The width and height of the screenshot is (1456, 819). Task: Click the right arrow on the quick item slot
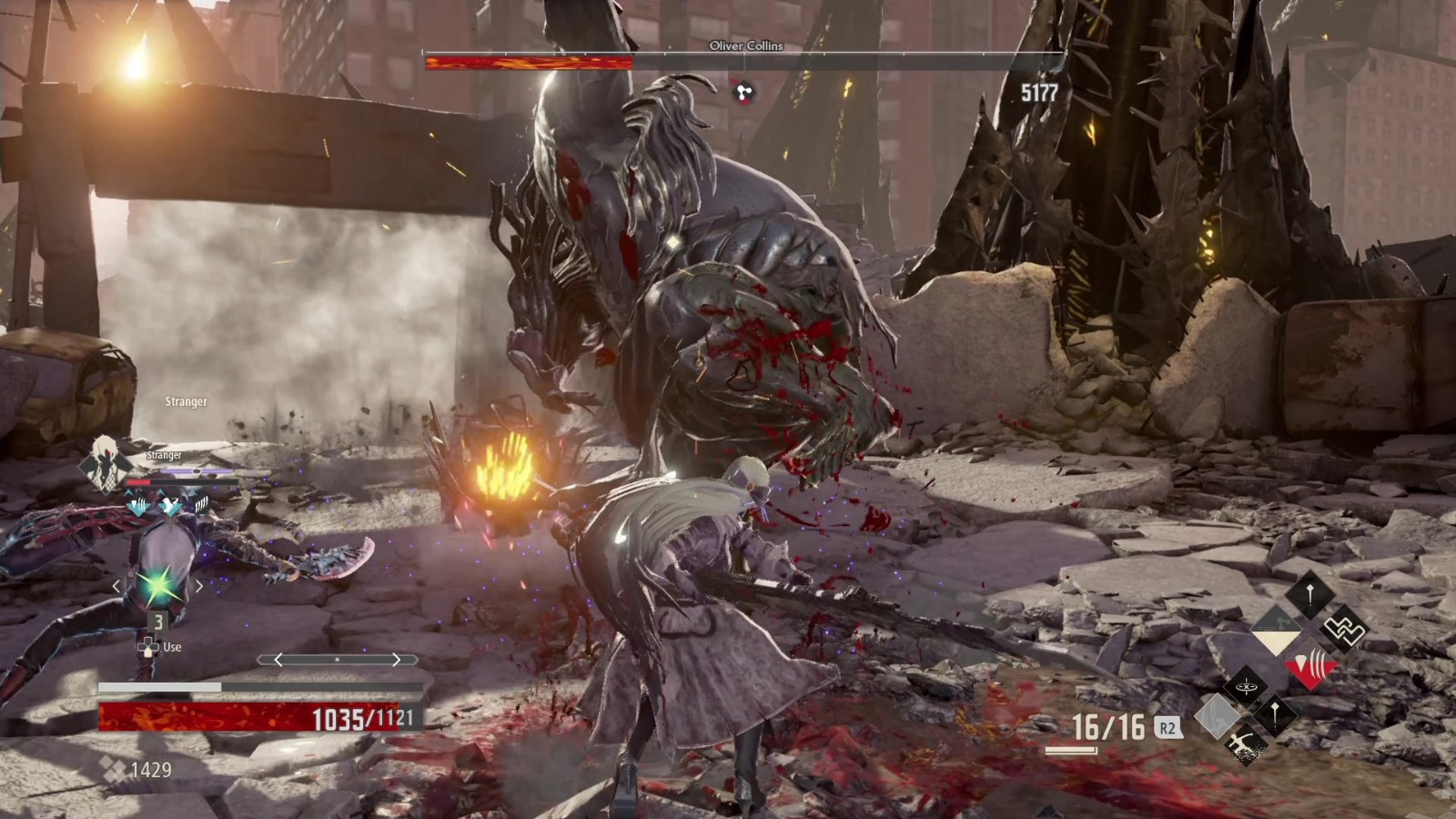198,584
